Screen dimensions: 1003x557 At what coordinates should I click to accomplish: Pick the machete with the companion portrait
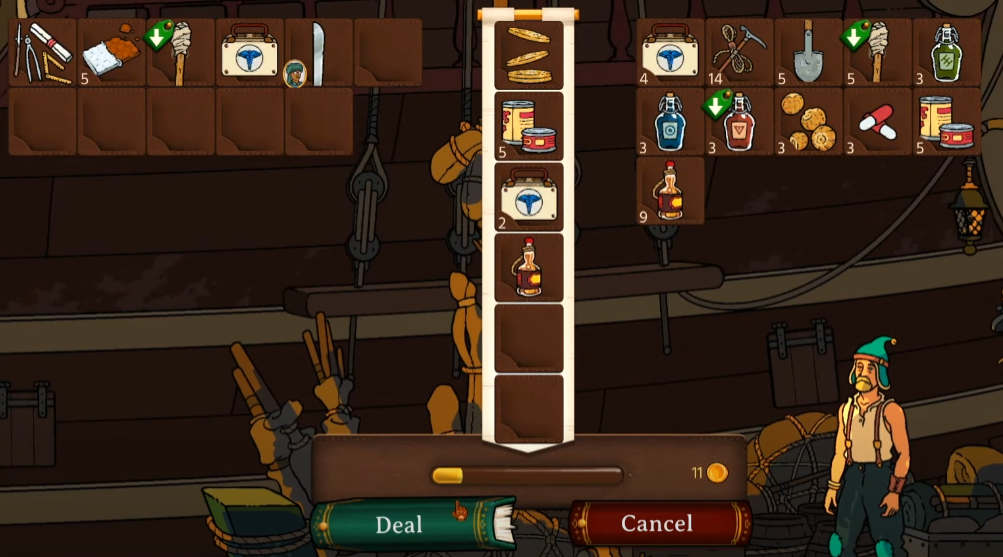pyautogui.click(x=319, y=52)
